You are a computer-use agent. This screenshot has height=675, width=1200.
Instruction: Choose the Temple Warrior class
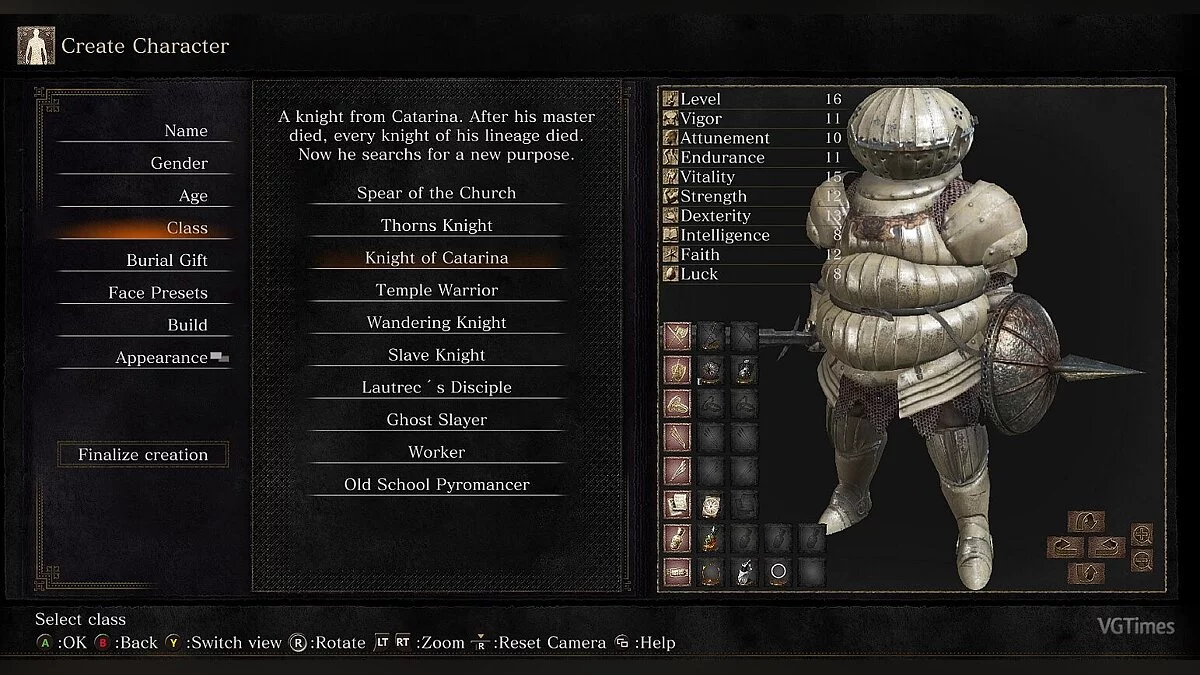pos(436,290)
